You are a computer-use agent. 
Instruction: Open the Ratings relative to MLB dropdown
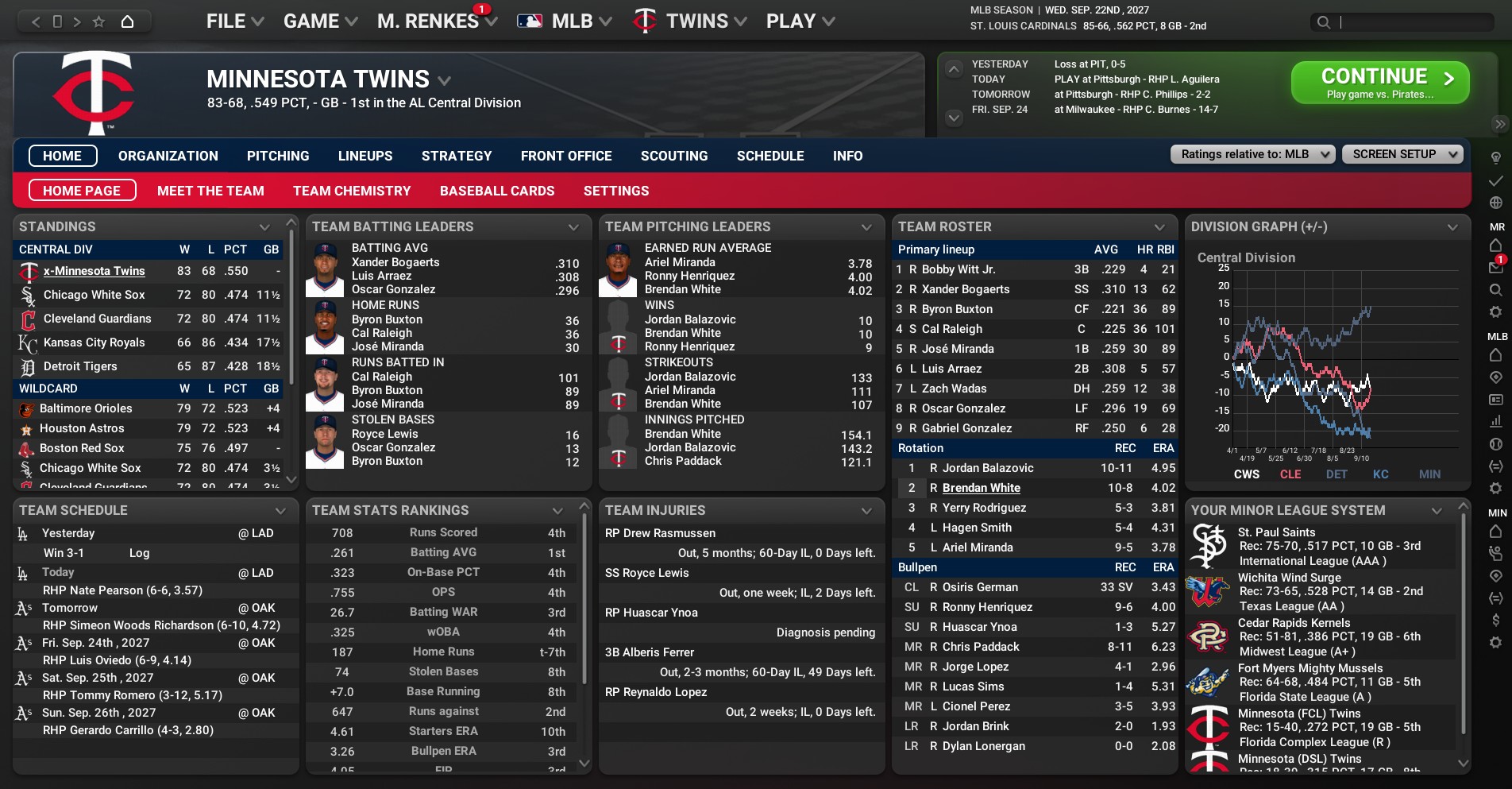[1252, 154]
